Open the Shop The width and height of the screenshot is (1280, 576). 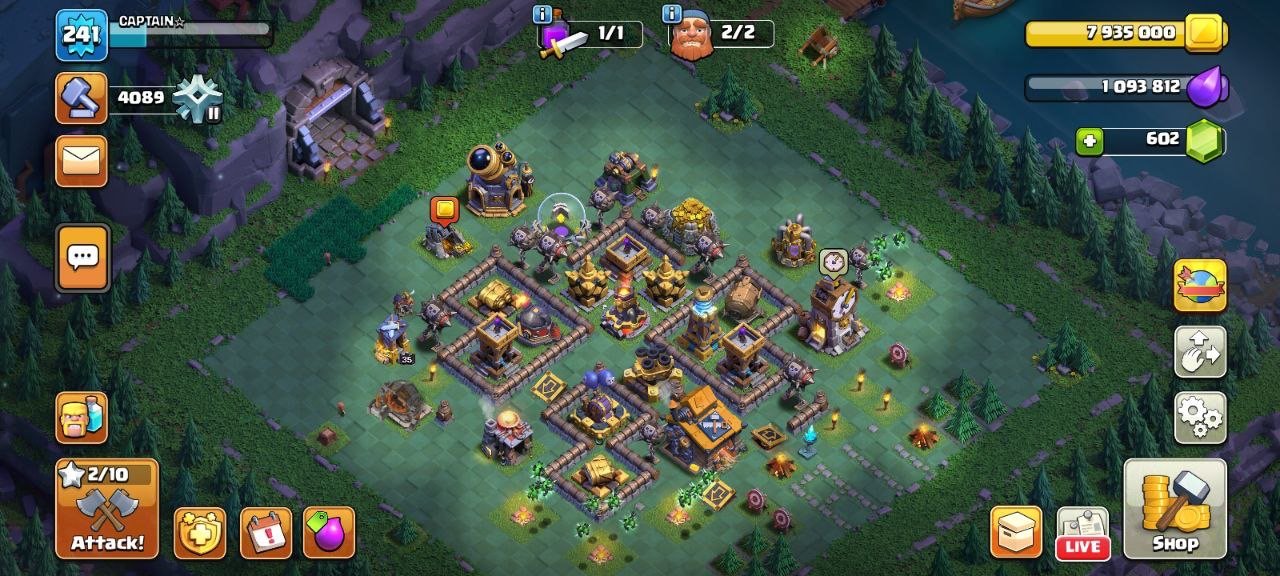click(x=1175, y=508)
